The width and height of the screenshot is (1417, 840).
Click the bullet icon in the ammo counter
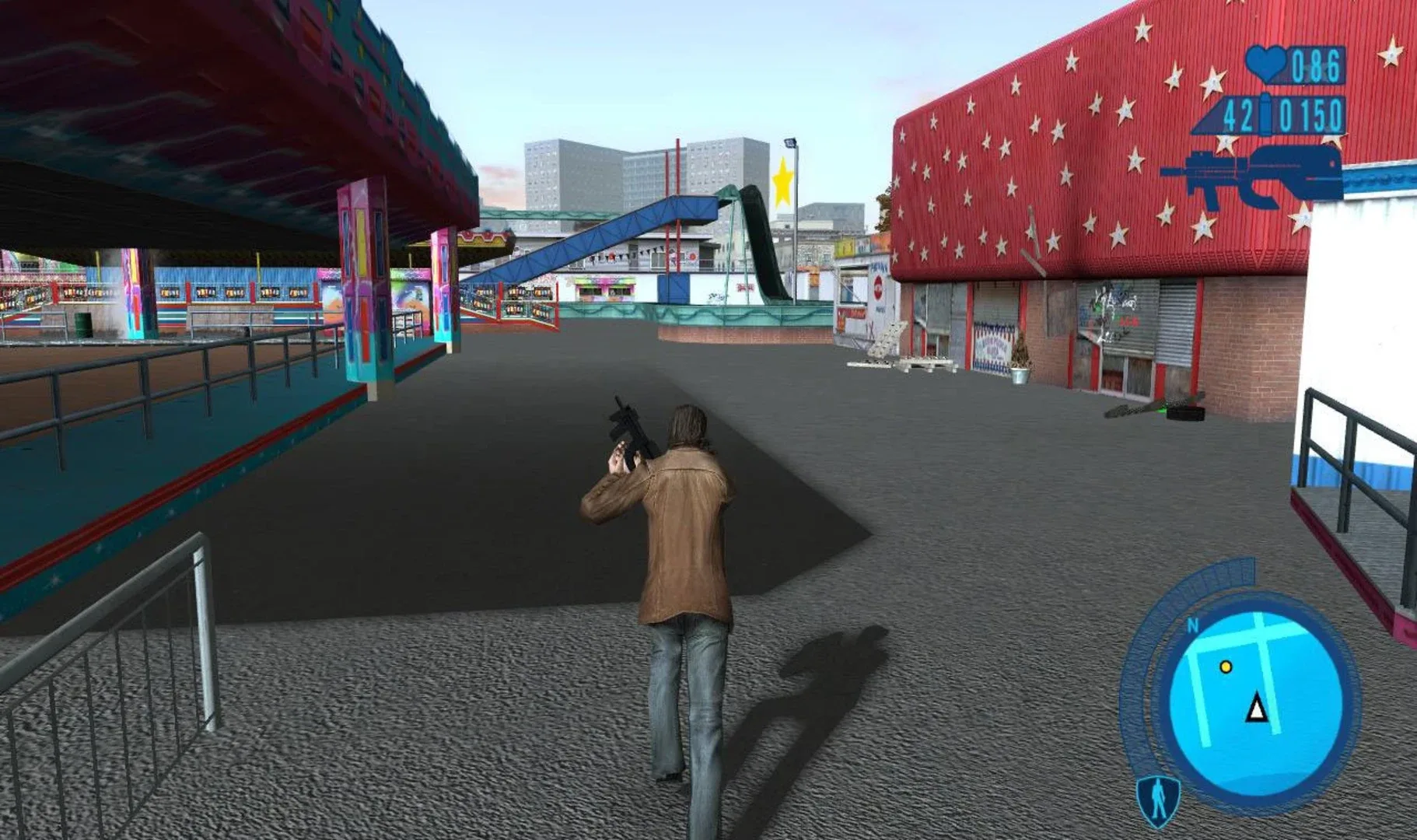click(x=1265, y=113)
